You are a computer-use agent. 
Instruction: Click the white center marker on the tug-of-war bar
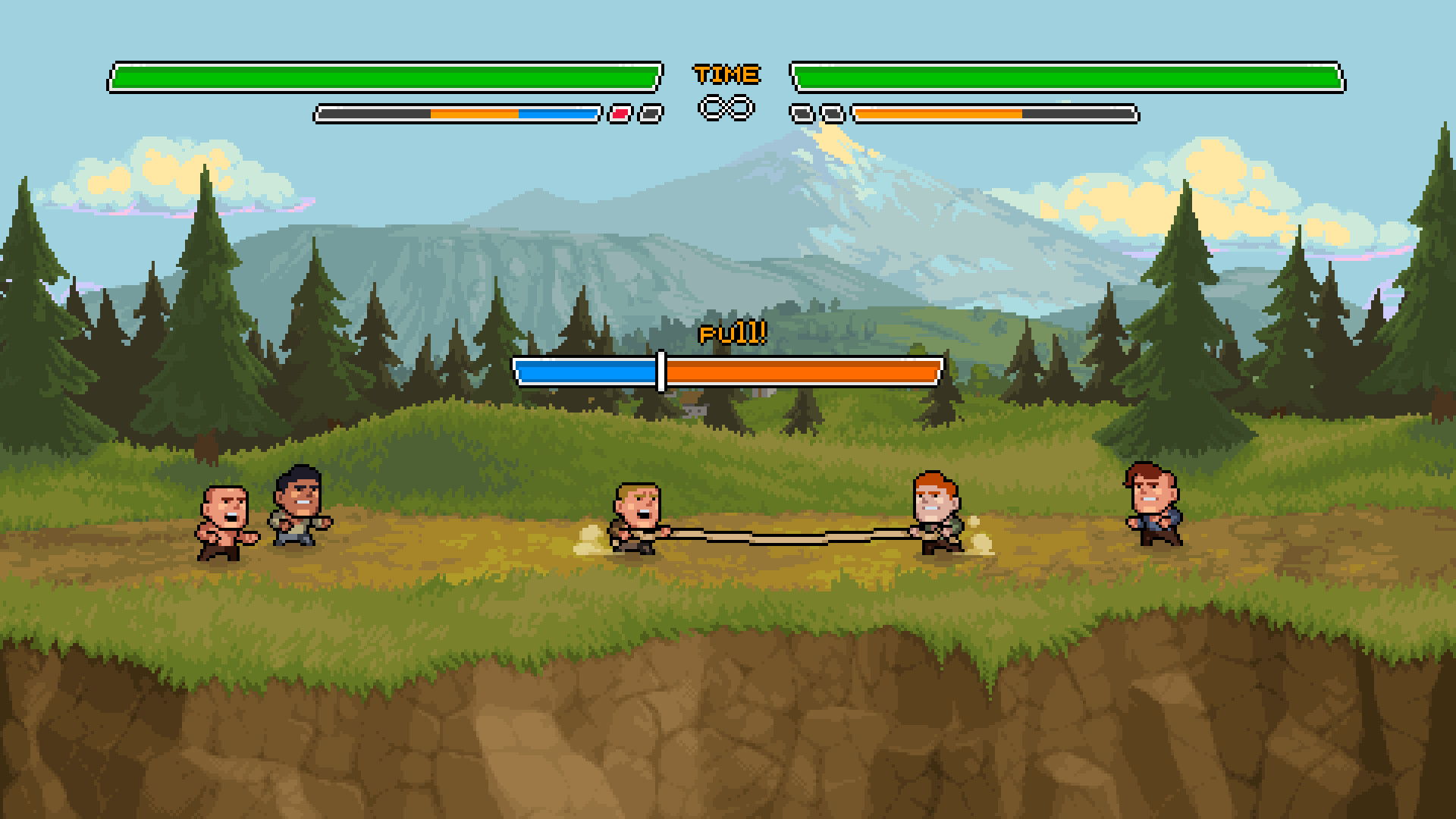661,370
